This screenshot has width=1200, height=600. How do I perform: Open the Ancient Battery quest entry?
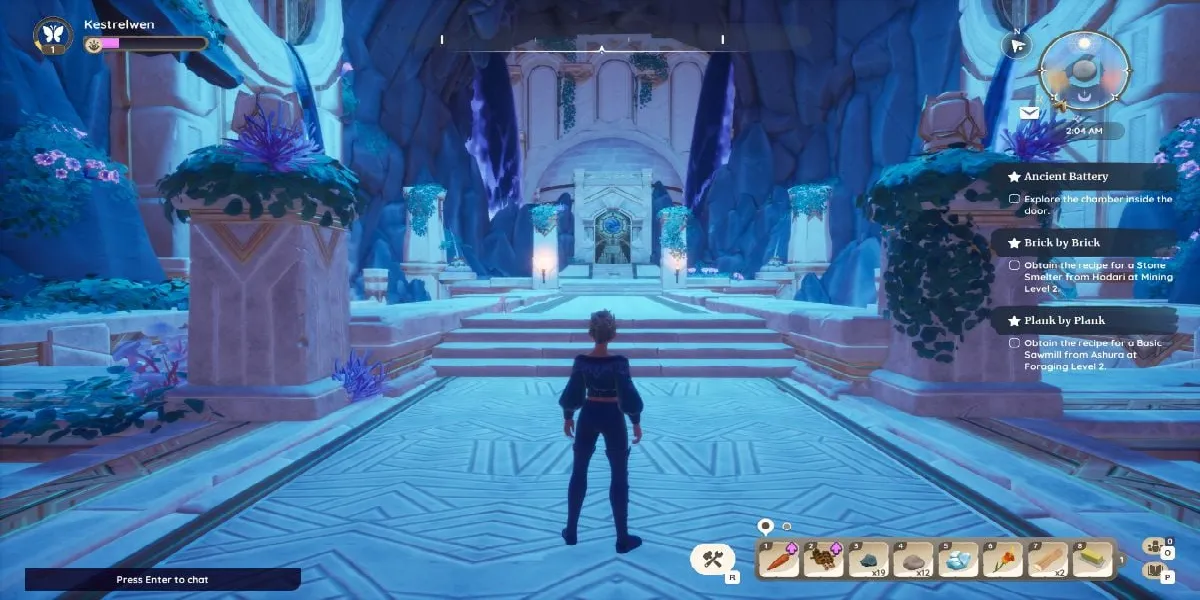pos(1066,177)
